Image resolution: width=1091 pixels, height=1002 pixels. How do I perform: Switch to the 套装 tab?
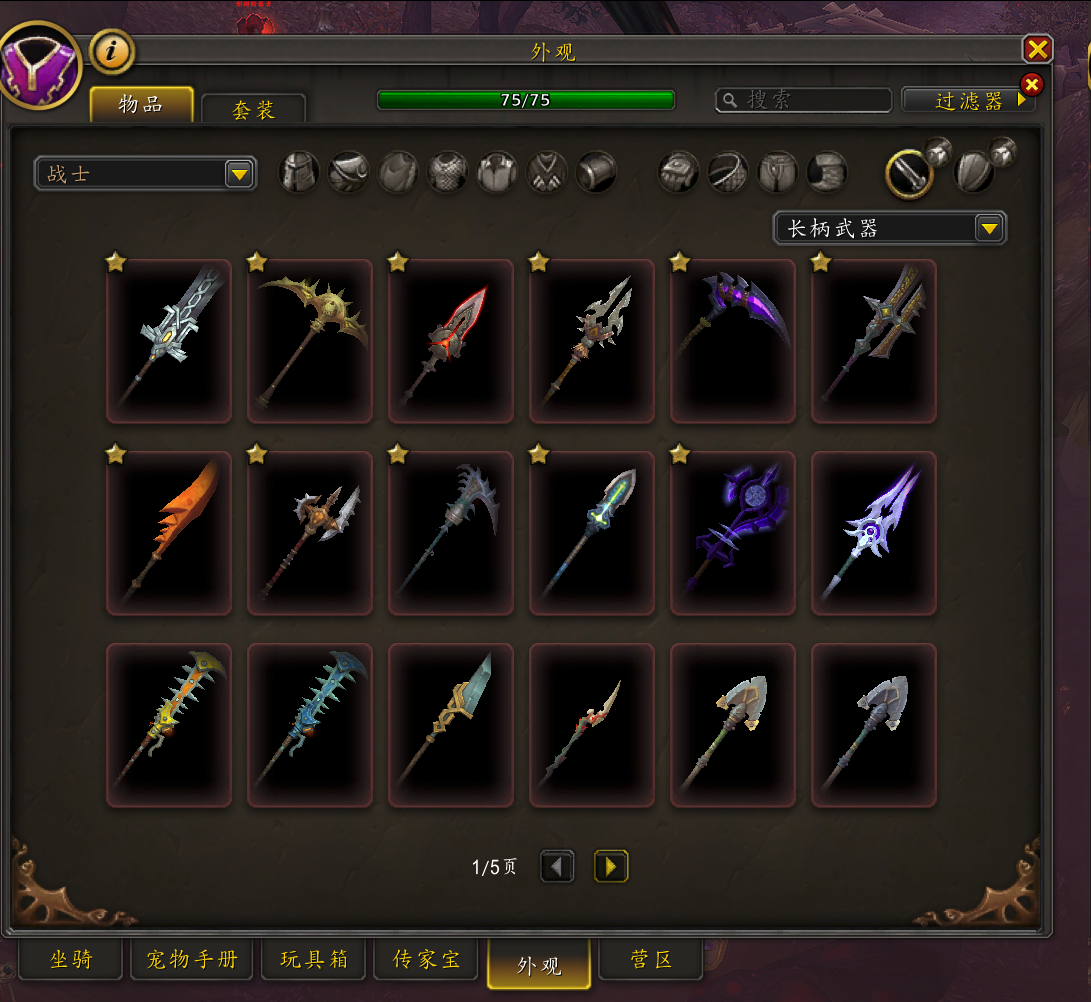pos(253,110)
